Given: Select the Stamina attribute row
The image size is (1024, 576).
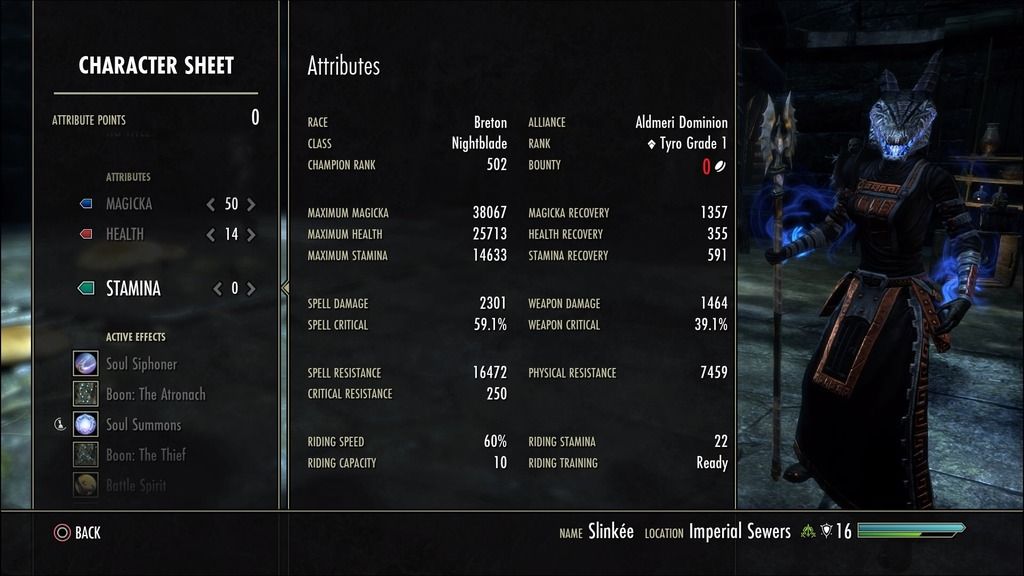Looking at the screenshot, I should click(x=133, y=289).
